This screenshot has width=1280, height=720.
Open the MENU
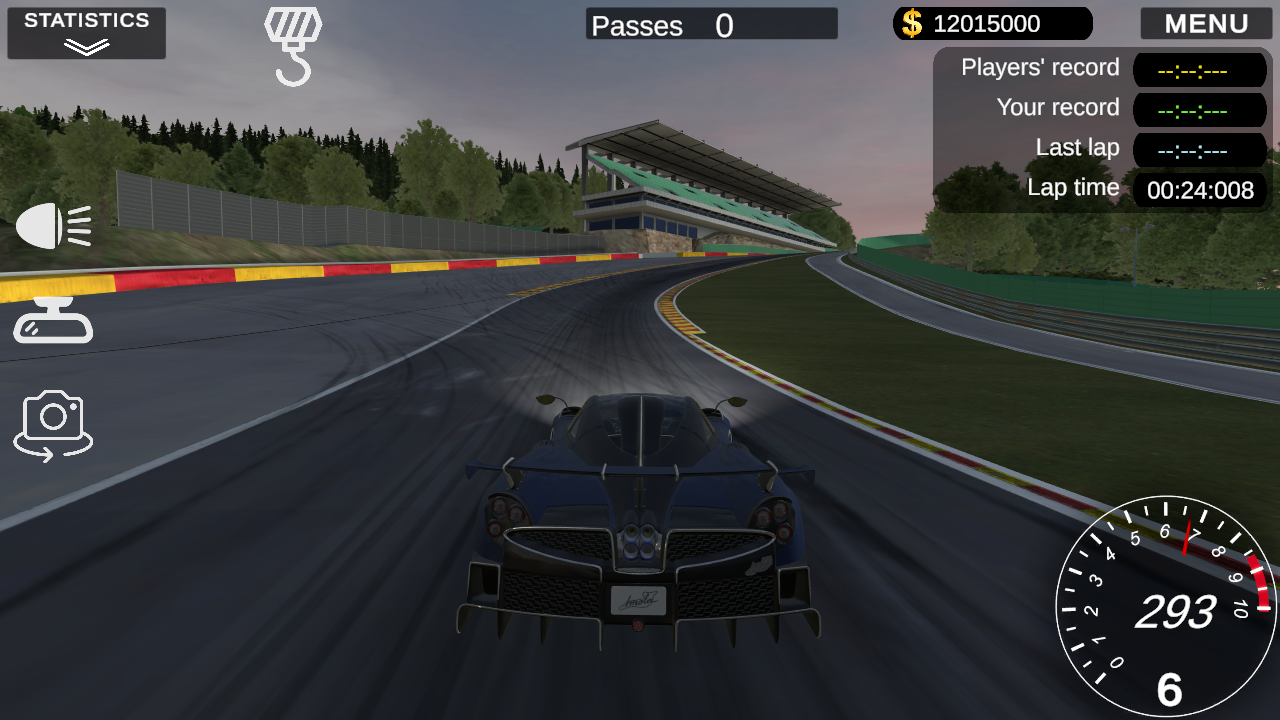(1206, 23)
